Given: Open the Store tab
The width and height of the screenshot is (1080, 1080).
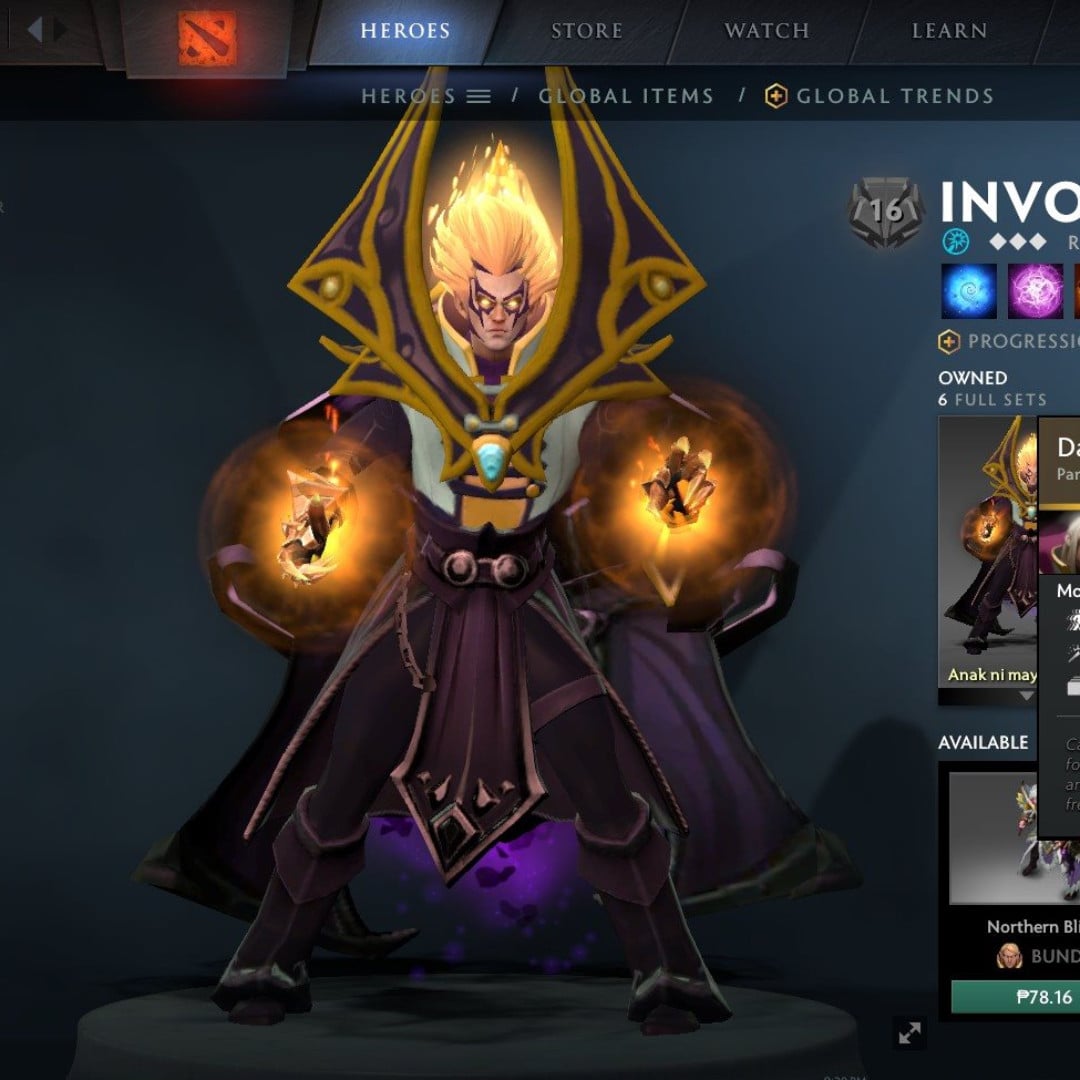Looking at the screenshot, I should (x=586, y=31).
